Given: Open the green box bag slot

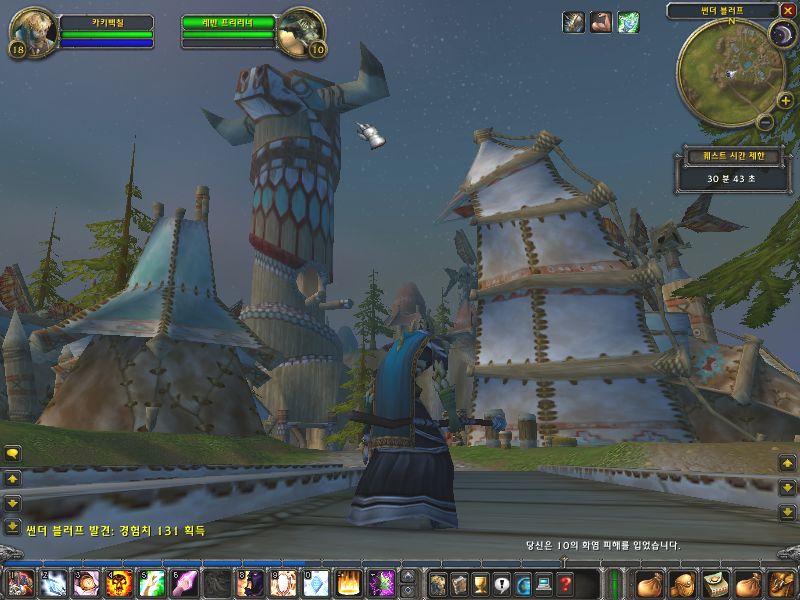Looking at the screenshot, I should click(715, 584).
